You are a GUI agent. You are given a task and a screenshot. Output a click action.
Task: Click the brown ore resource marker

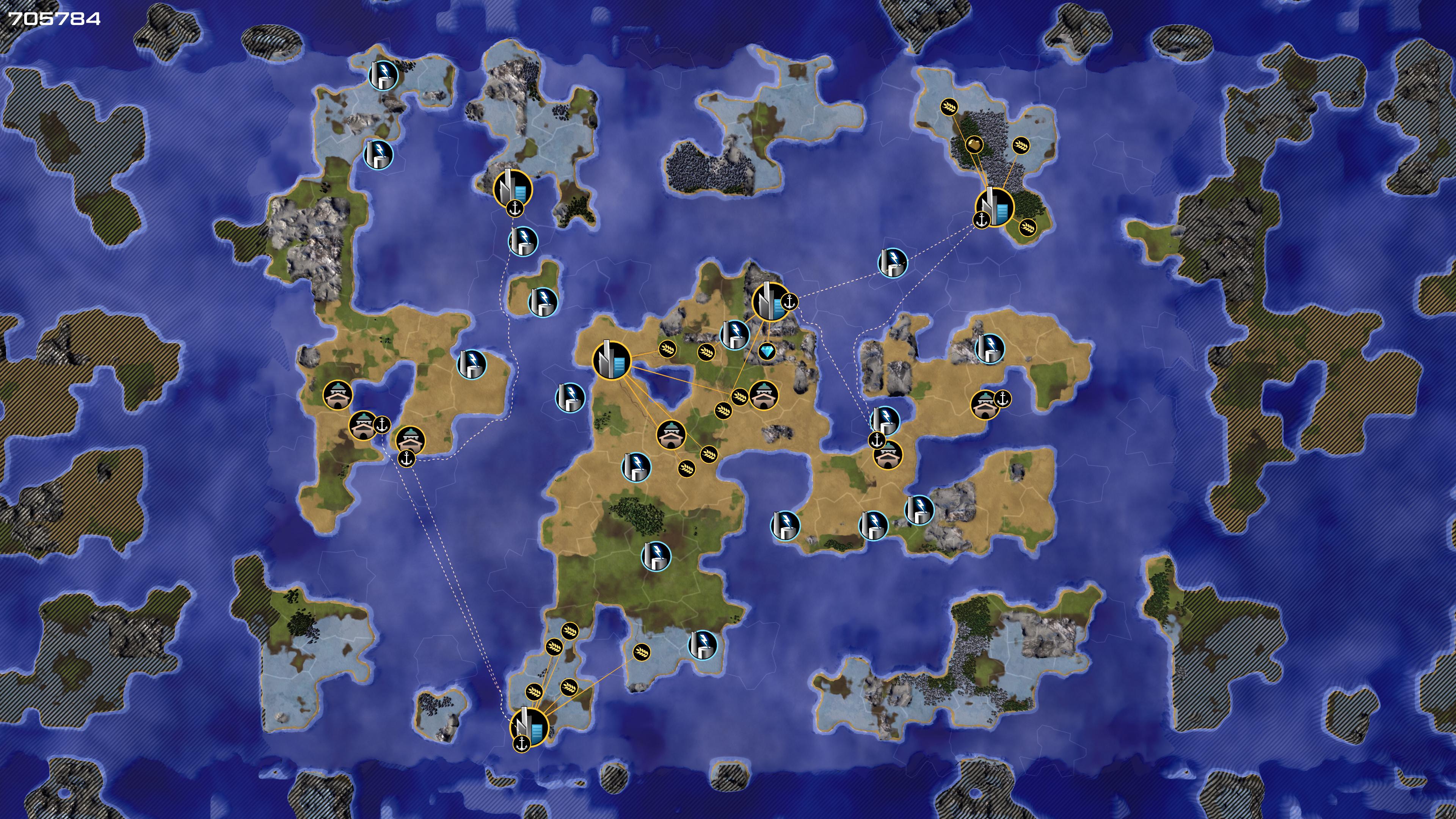tap(973, 145)
